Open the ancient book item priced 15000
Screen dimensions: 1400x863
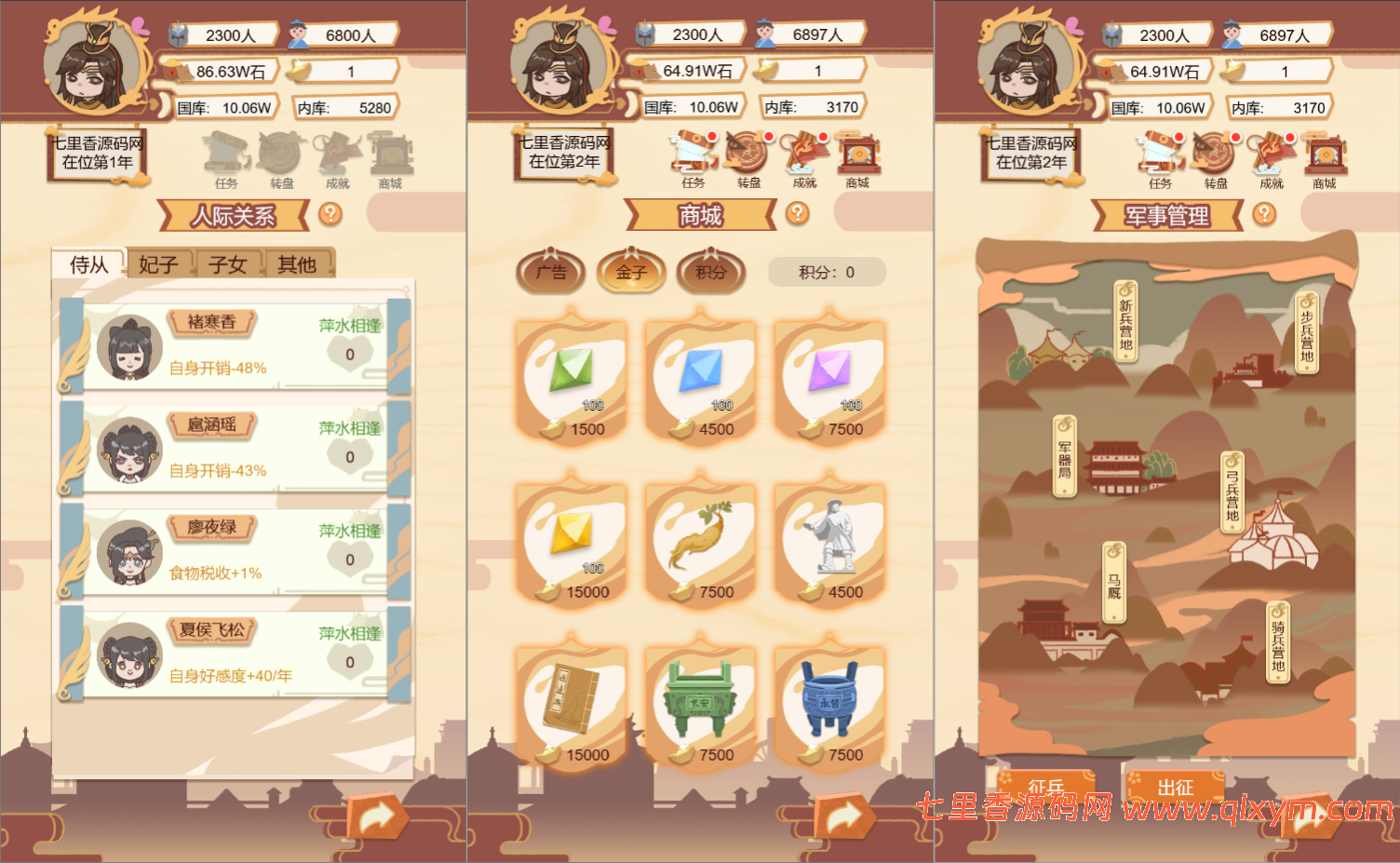(x=571, y=703)
